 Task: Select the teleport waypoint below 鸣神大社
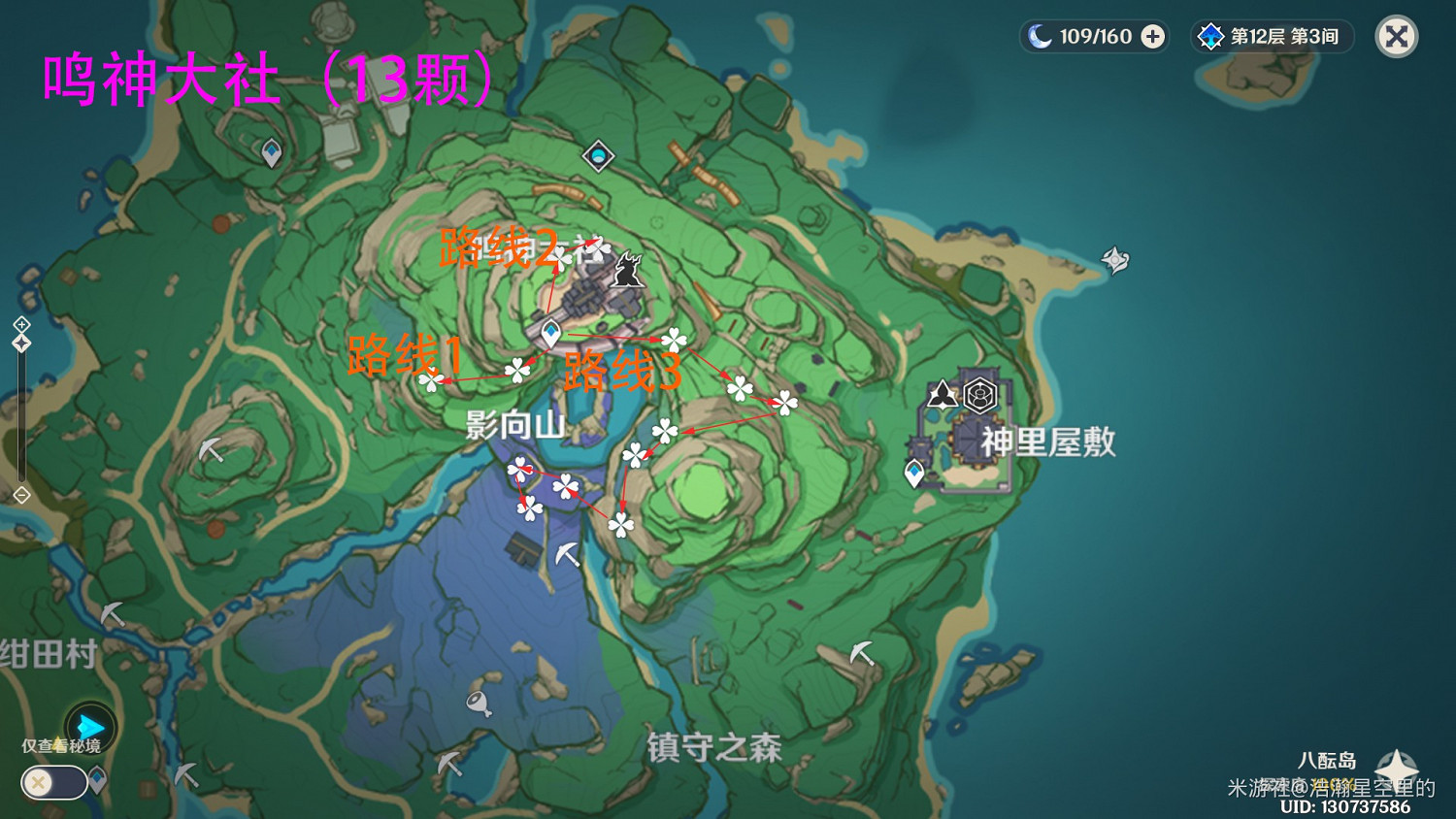(549, 330)
